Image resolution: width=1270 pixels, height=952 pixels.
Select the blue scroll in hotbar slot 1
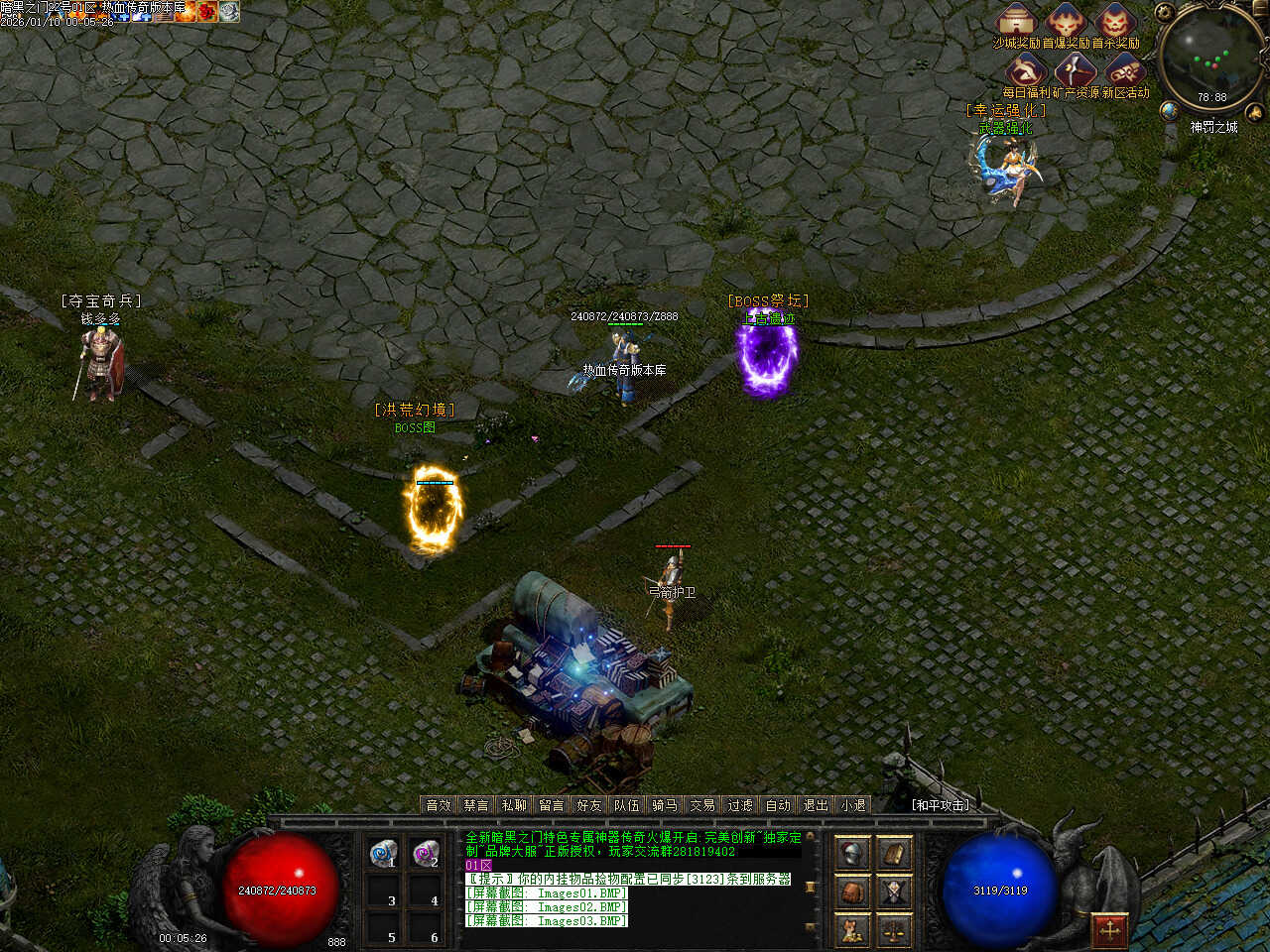383,853
